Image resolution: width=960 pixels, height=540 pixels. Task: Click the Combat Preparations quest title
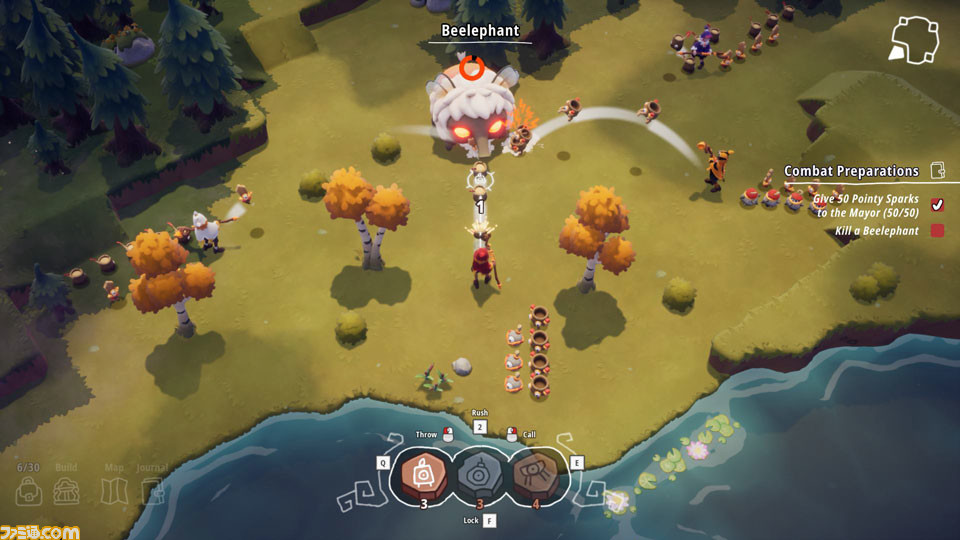tap(851, 171)
